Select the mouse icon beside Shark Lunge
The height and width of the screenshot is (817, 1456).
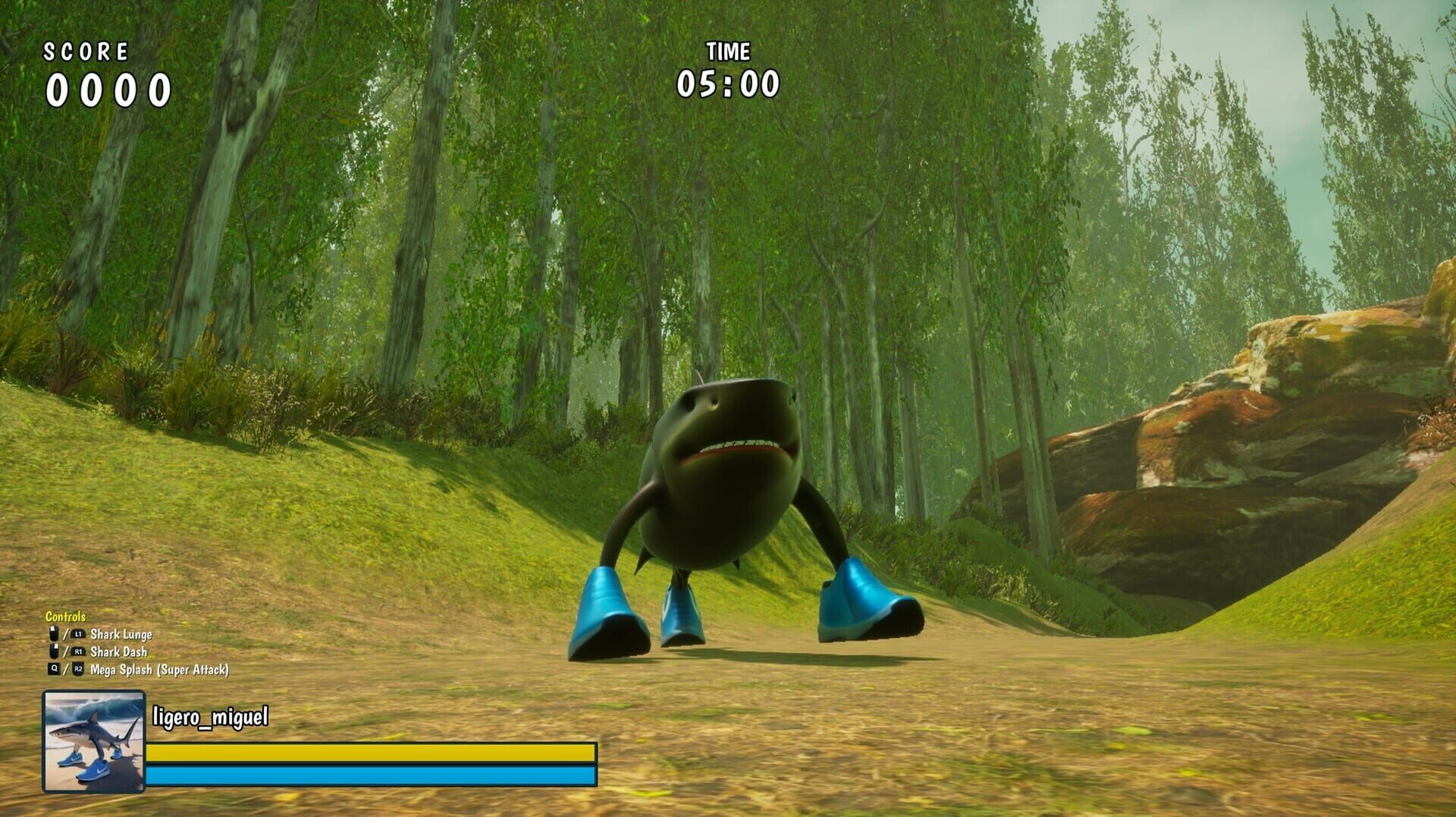pyautogui.click(x=53, y=633)
